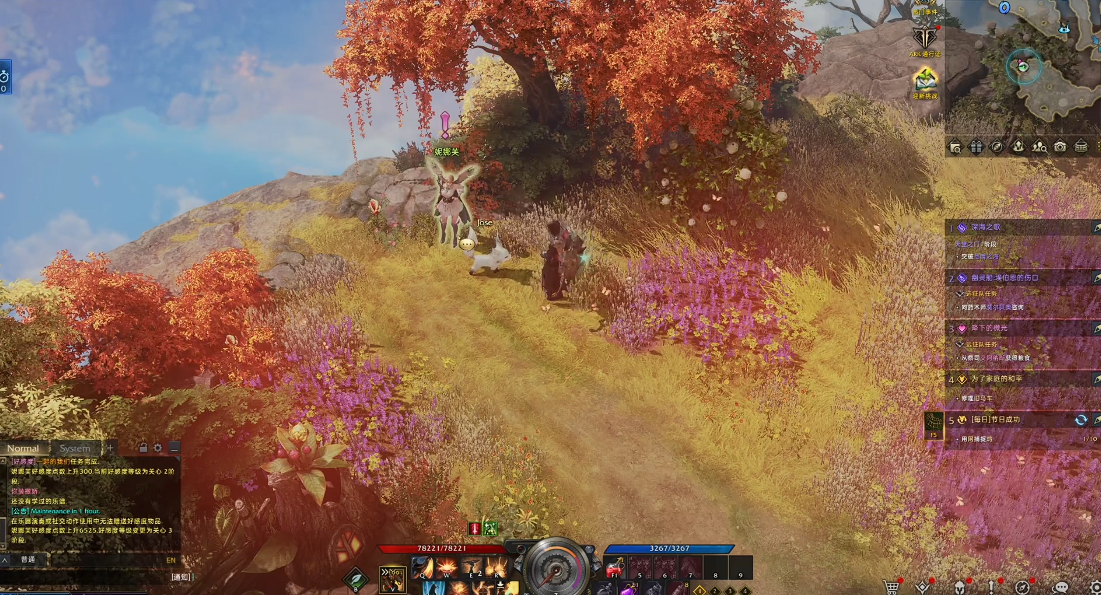Image resolution: width=1101 pixels, height=595 pixels.
Task: Open the shop cart icon
Action: tap(891, 587)
